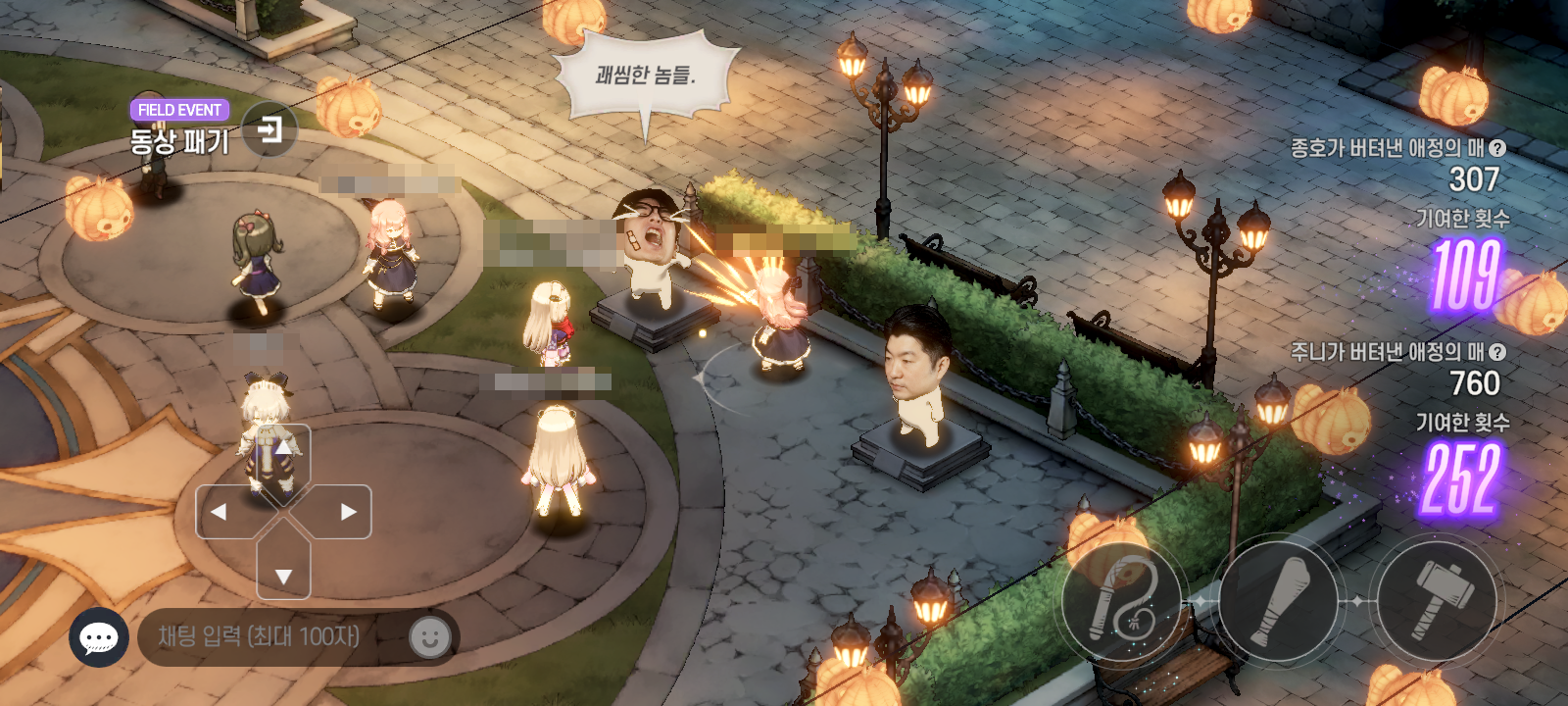The height and width of the screenshot is (706, 1568).
Task: Open the smiley emoji picker
Action: [x=429, y=637]
